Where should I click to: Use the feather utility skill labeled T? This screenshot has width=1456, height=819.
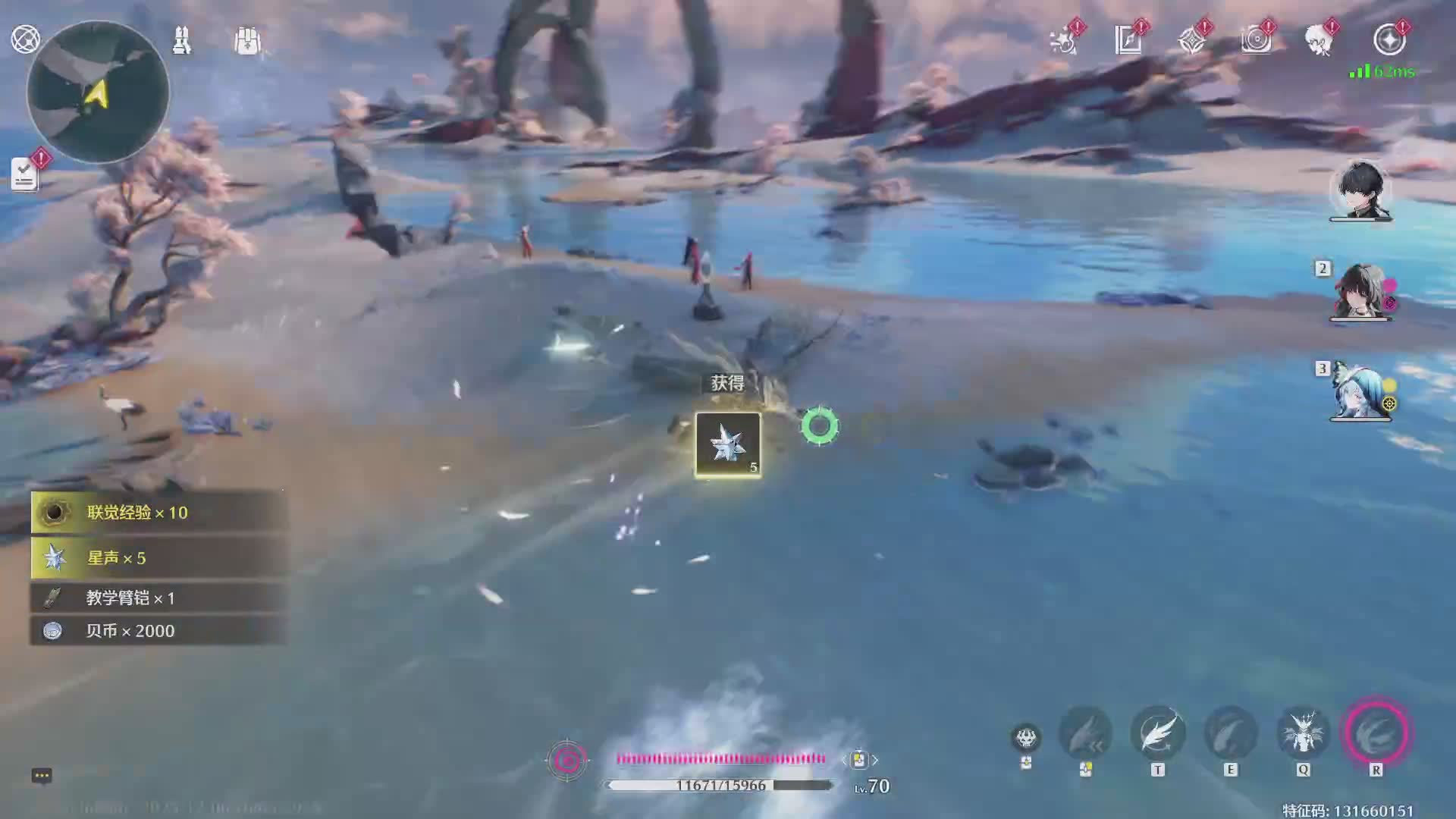pos(1158,733)
